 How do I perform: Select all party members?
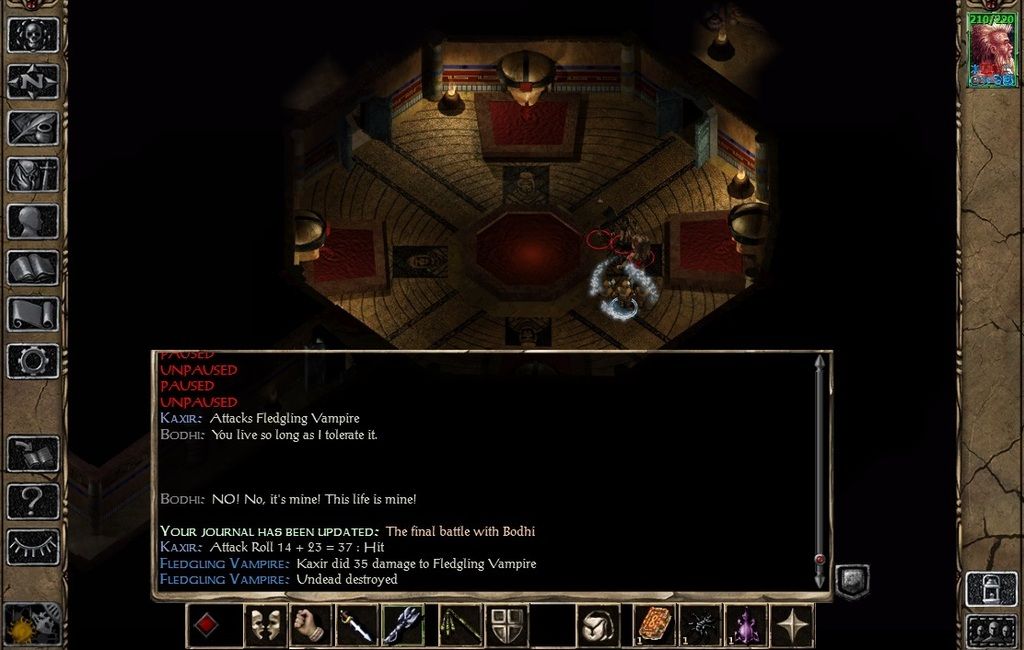pyautogui.click(x=990, y=631)
